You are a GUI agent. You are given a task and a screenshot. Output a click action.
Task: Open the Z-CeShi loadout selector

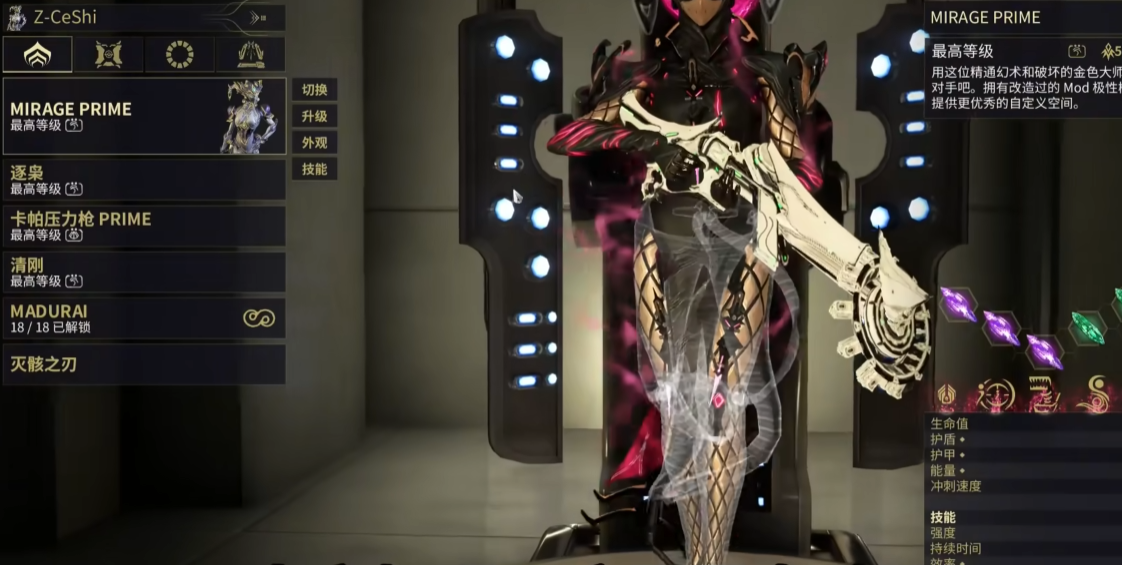[145, 17]
